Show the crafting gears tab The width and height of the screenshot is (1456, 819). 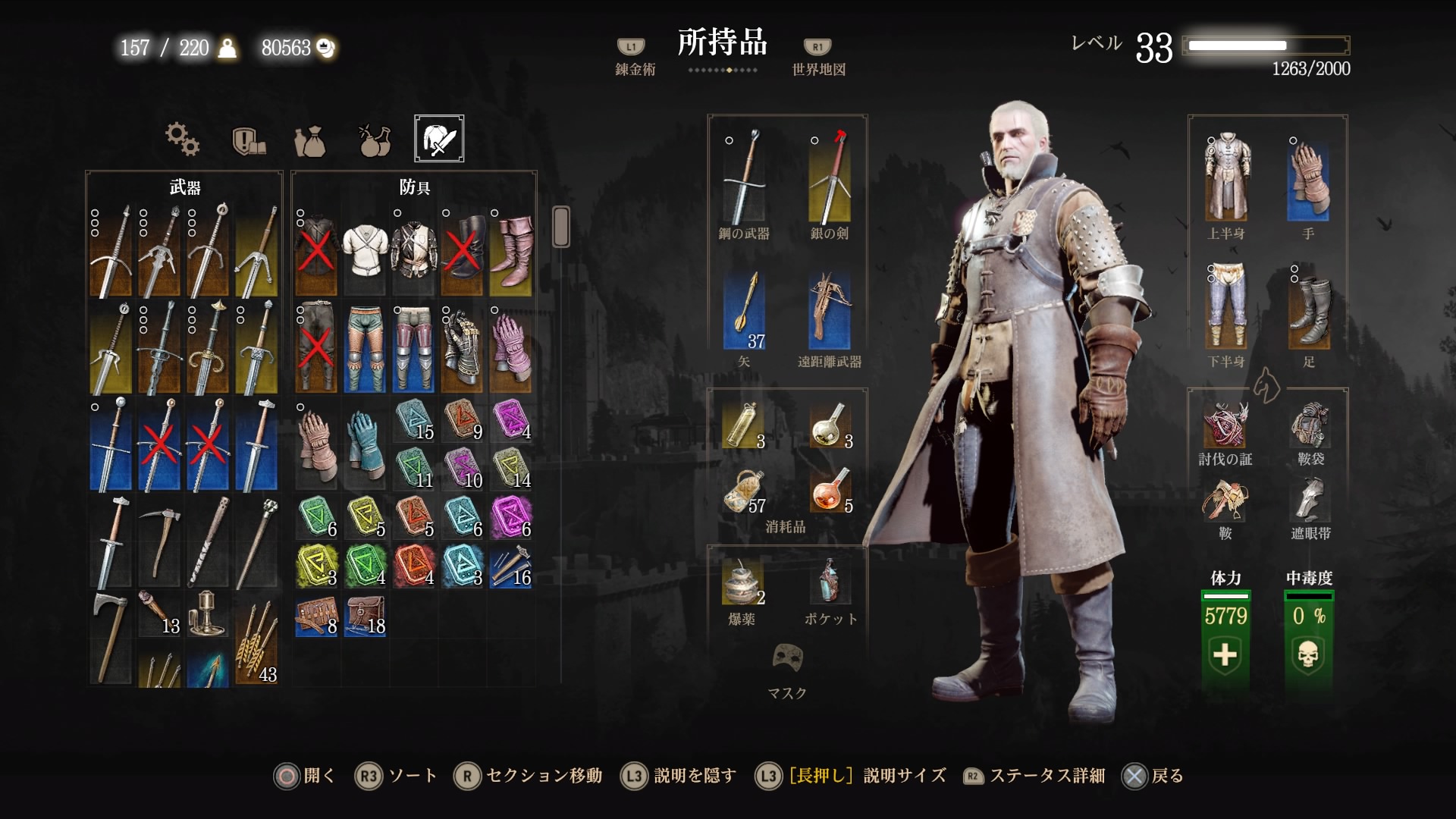(x=182, y=140)
